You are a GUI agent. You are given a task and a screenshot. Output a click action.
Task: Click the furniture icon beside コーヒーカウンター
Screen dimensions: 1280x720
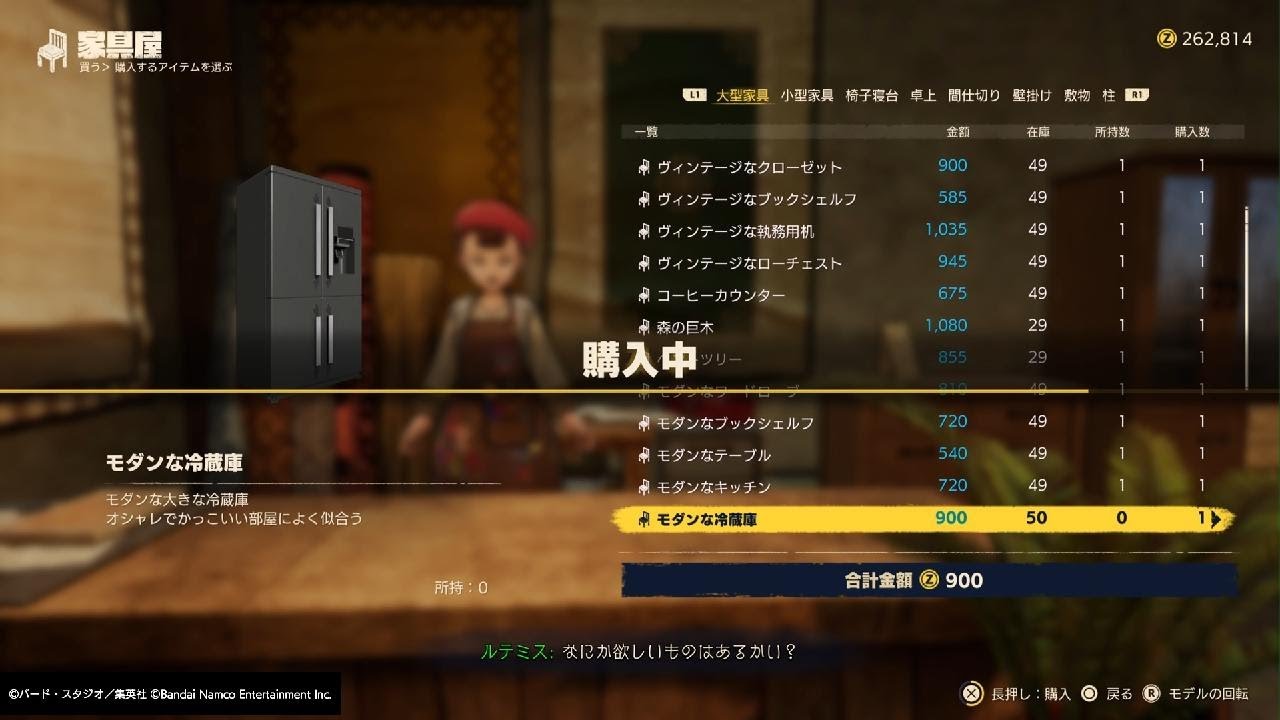pos(645,293)
